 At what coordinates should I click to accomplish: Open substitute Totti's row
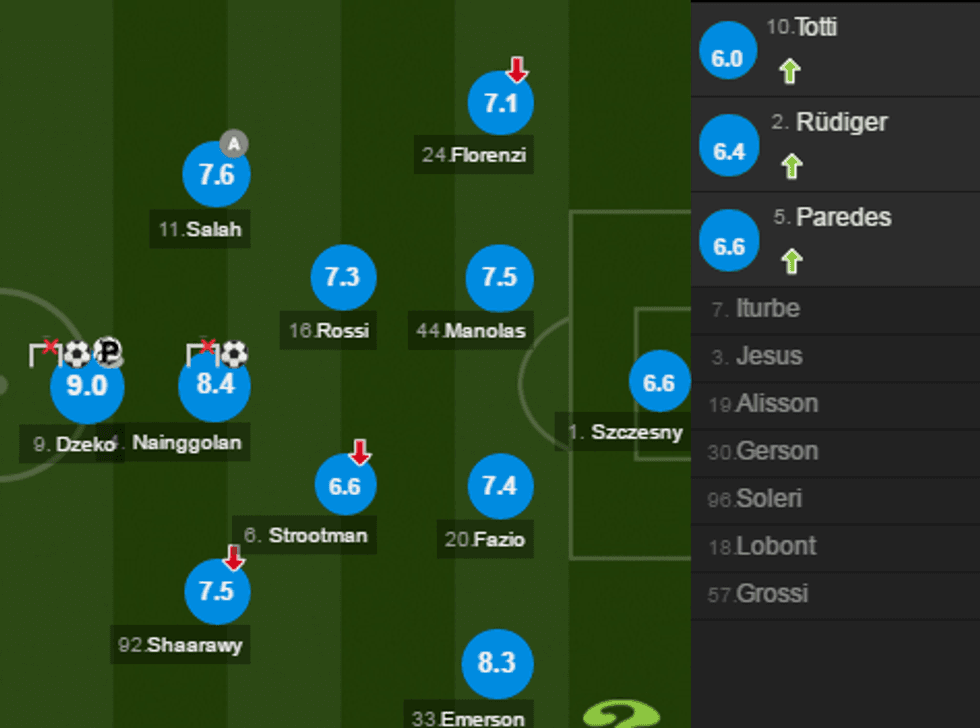[835, 48]
